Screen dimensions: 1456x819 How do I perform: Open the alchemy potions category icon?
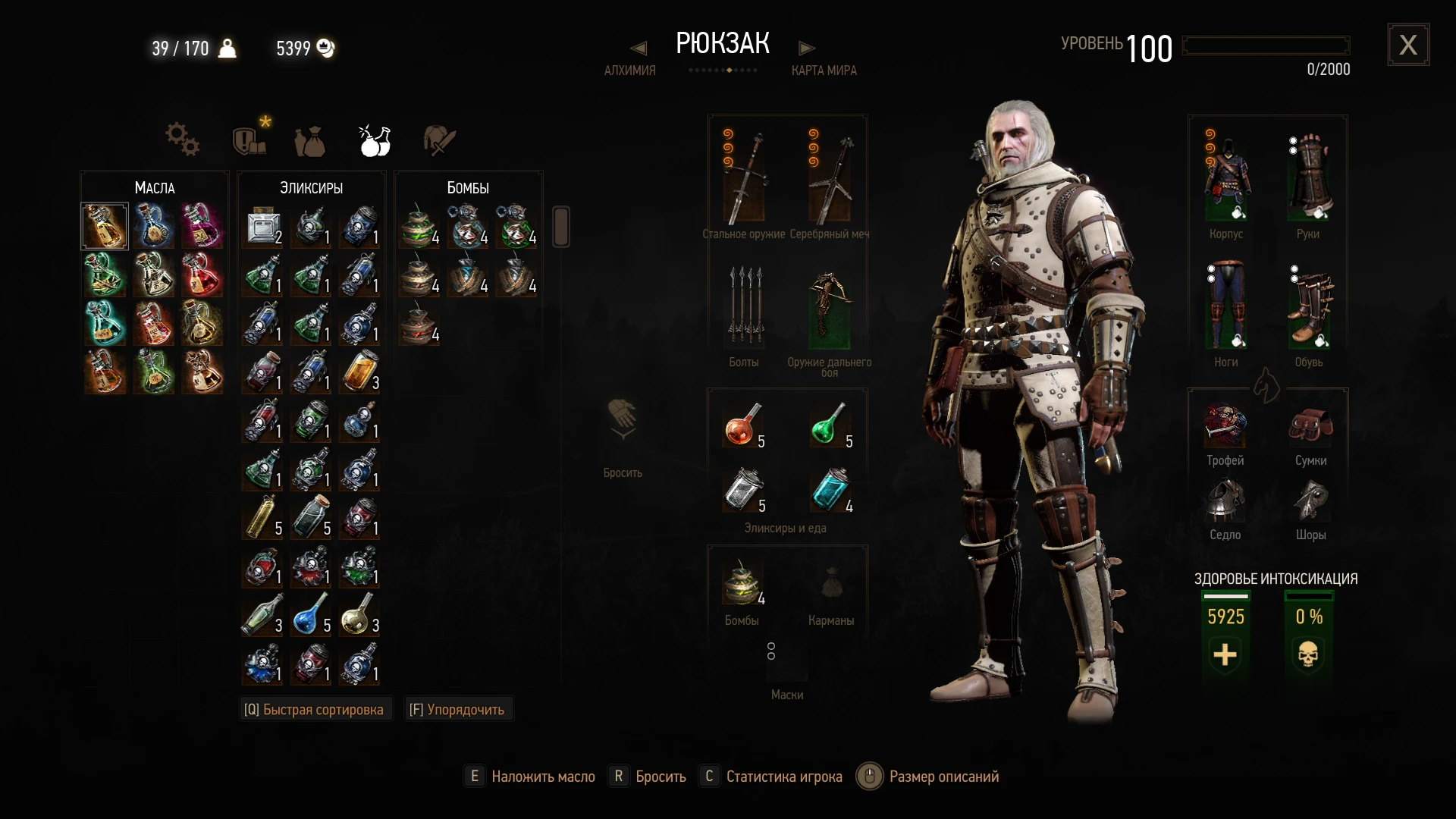click(372, 140)
